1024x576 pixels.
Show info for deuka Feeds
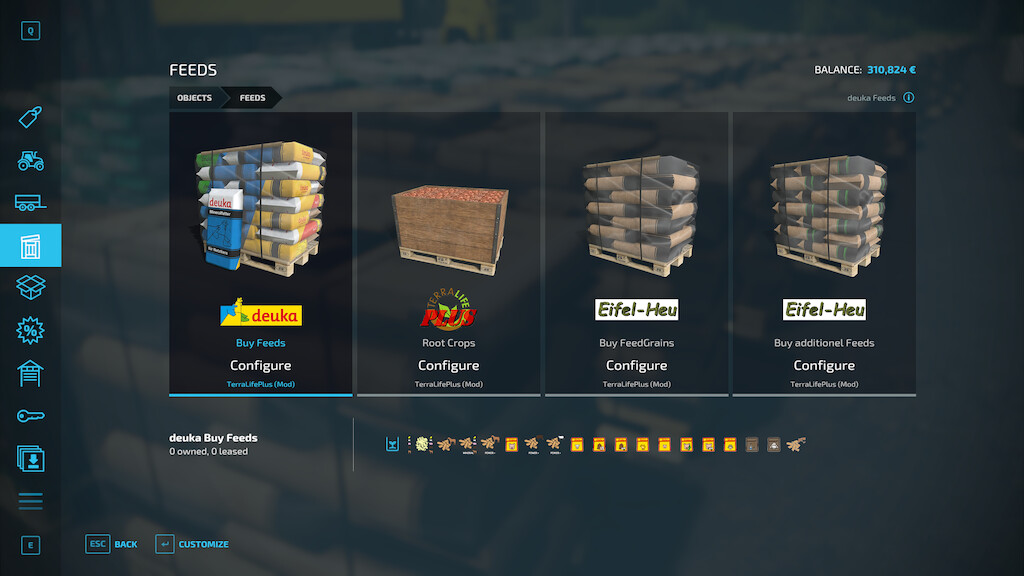click(x=909, y=98)
